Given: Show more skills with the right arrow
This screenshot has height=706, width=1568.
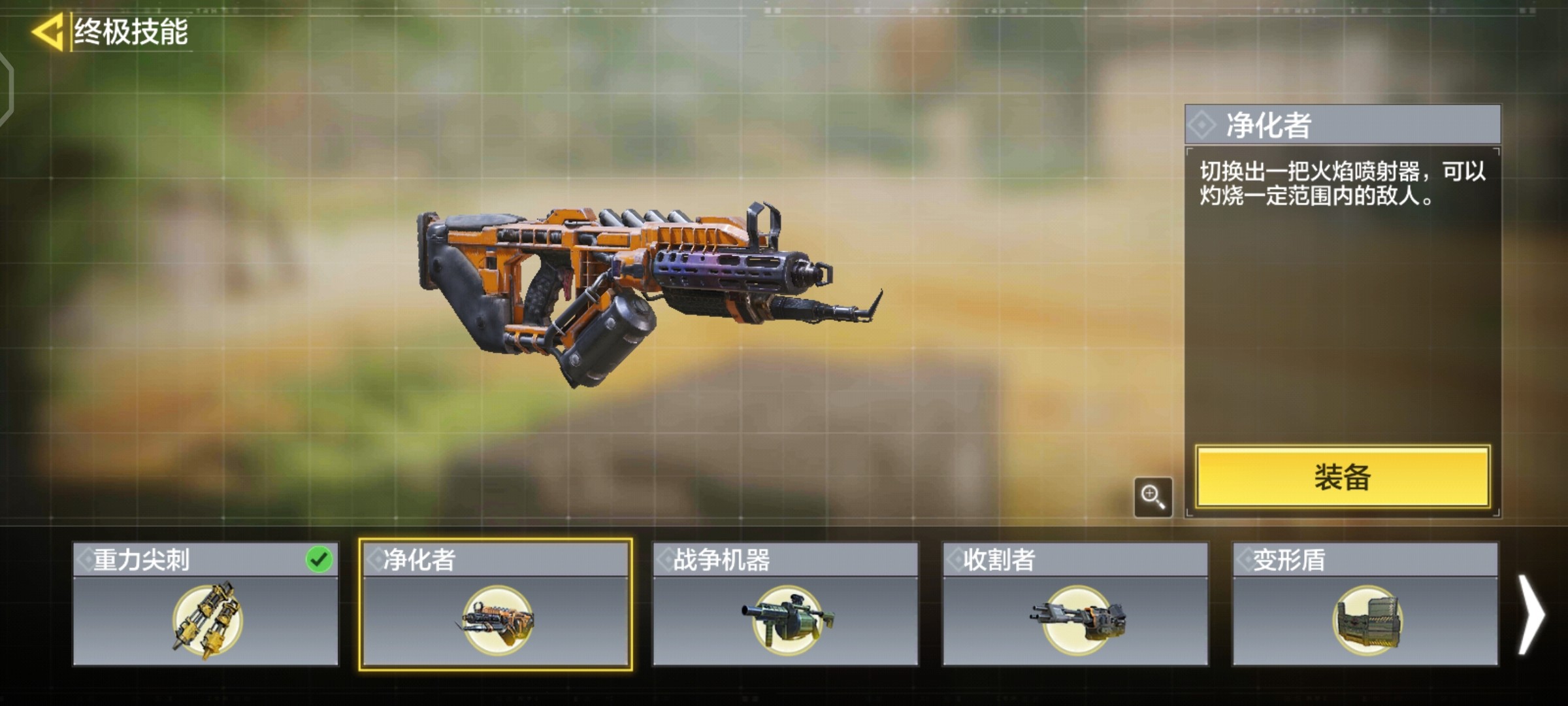Looking at the screenshot, I should point(1531,614).
